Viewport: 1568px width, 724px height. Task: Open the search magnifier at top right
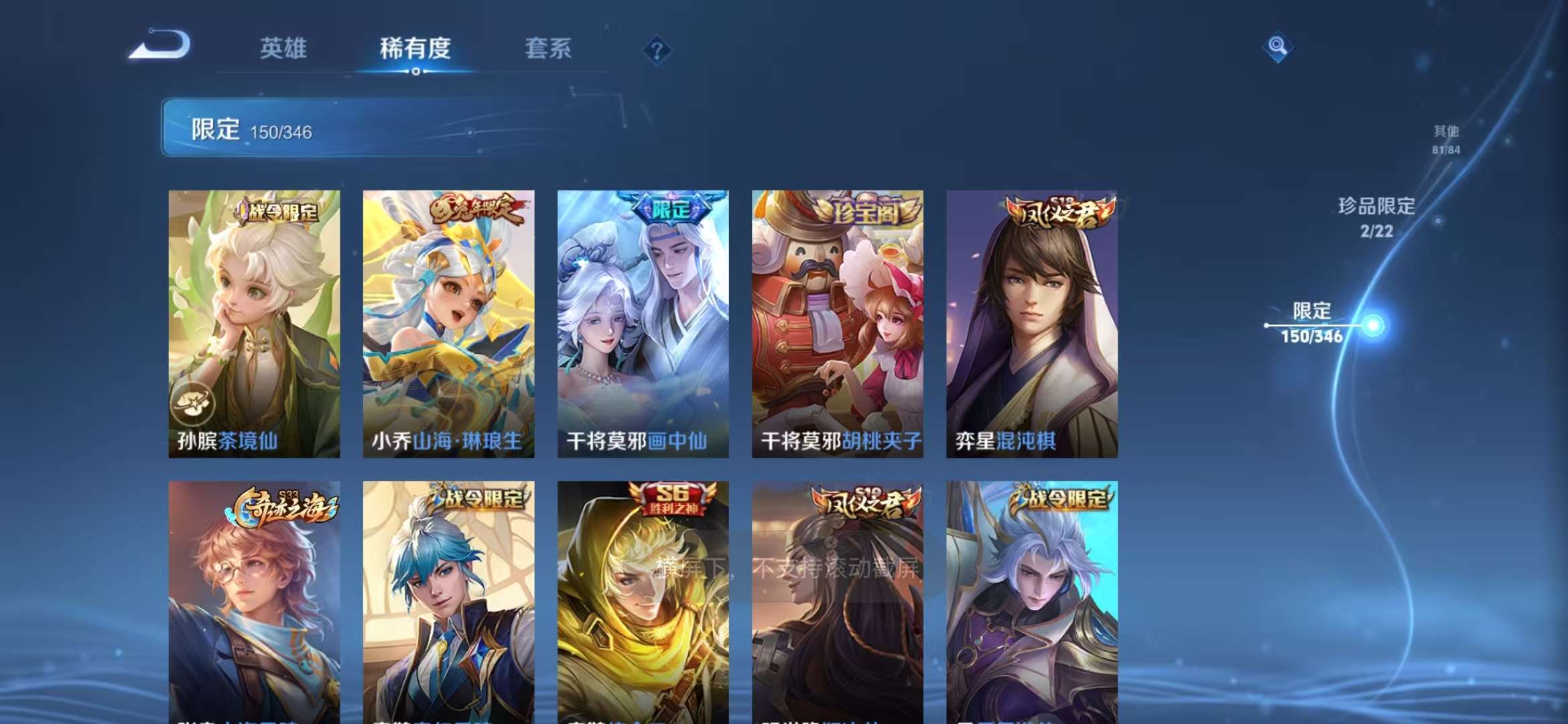click(1277, 46)
